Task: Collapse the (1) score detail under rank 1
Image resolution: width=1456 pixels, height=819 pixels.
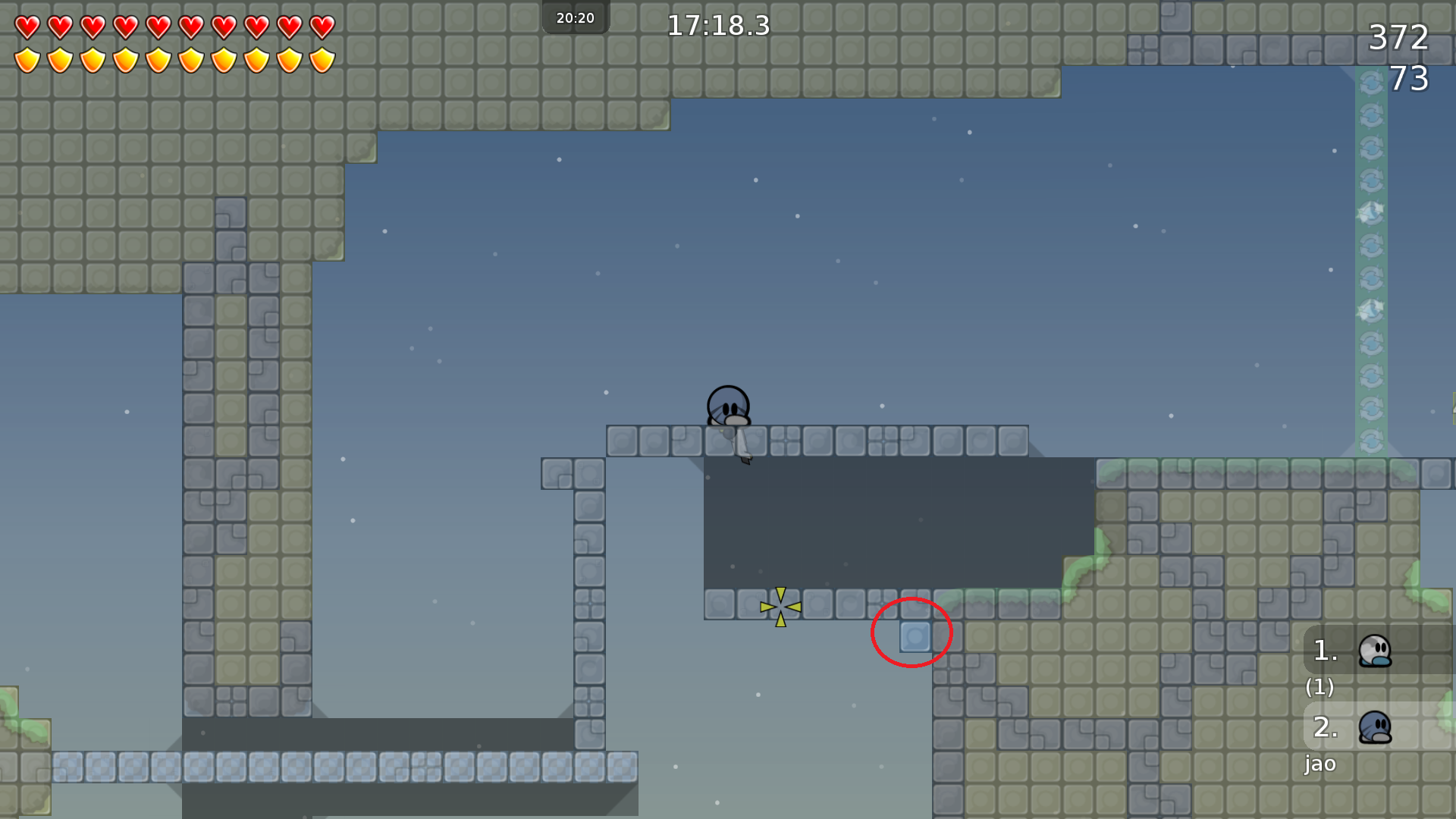Action: (1320, 689)
